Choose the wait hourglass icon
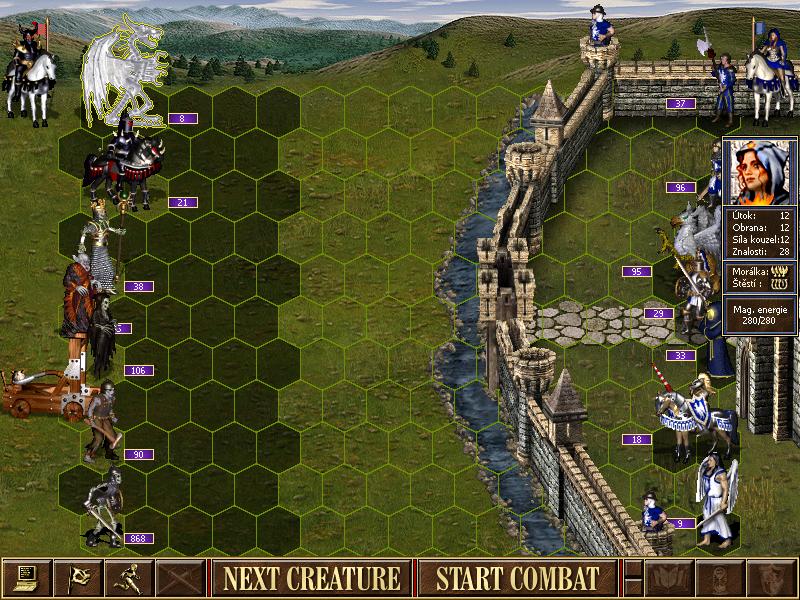 [719, 578]
